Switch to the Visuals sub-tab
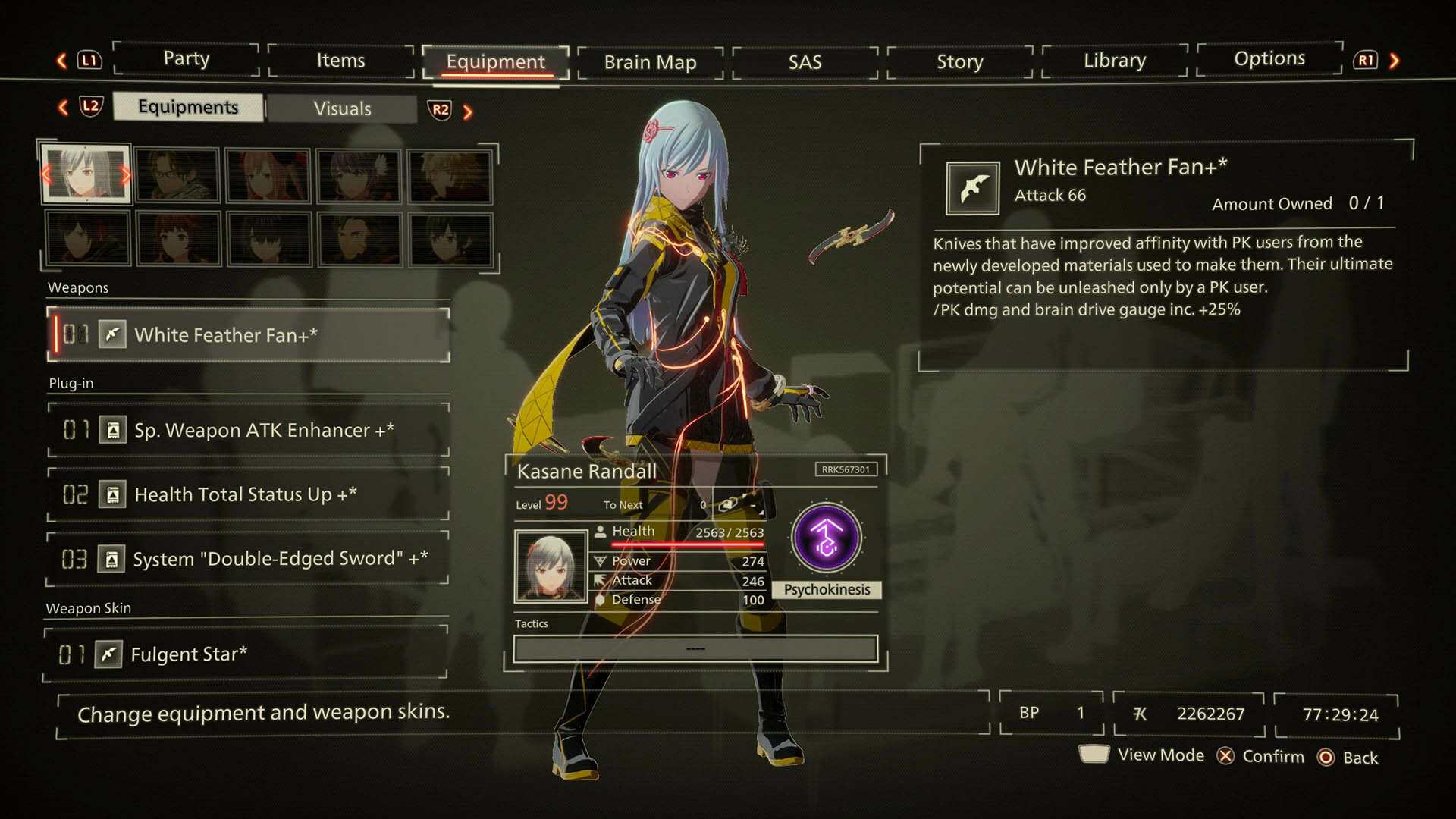 (x=342, y=108)
